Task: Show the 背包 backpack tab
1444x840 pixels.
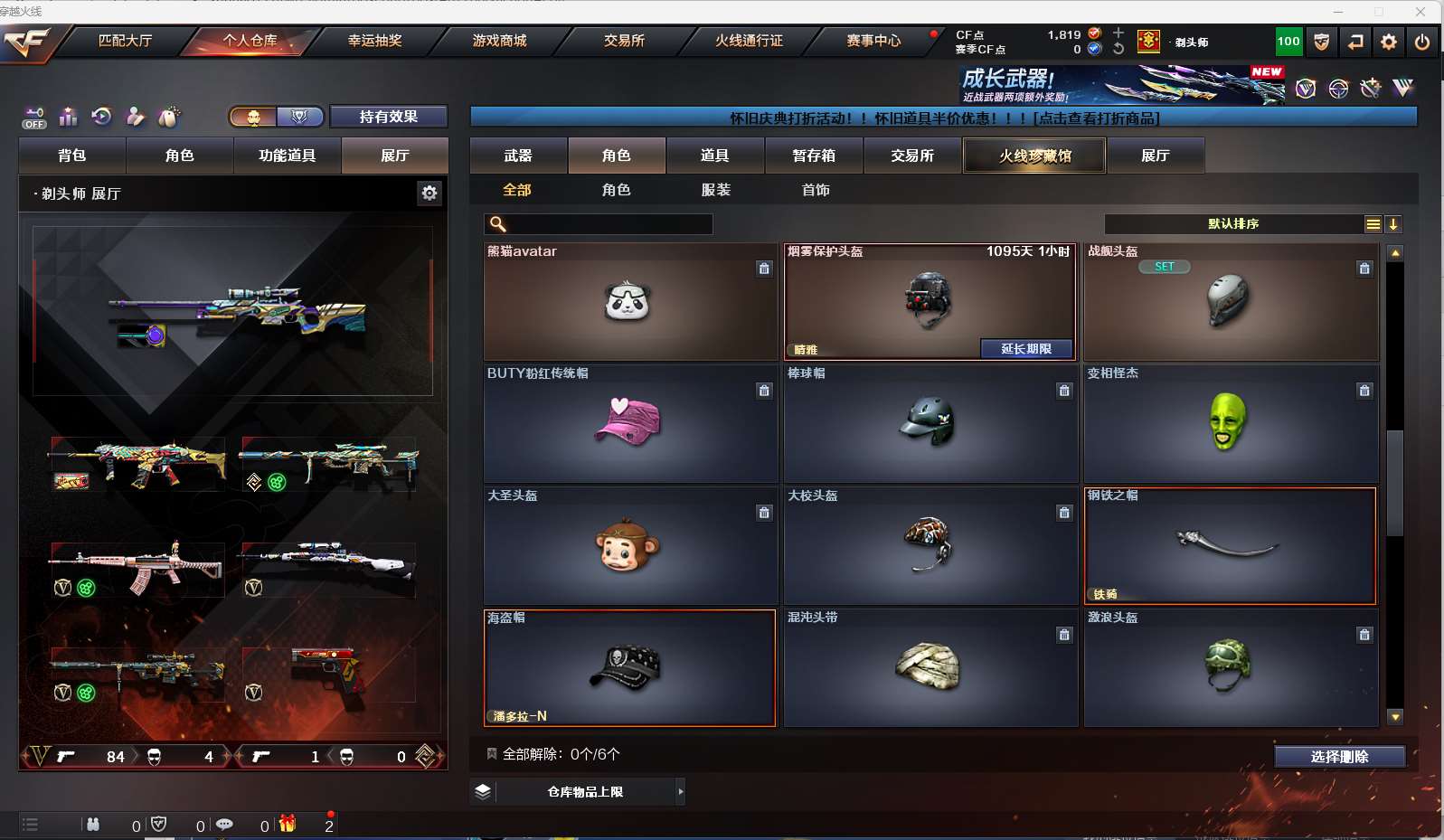Action: pos(72,156)
